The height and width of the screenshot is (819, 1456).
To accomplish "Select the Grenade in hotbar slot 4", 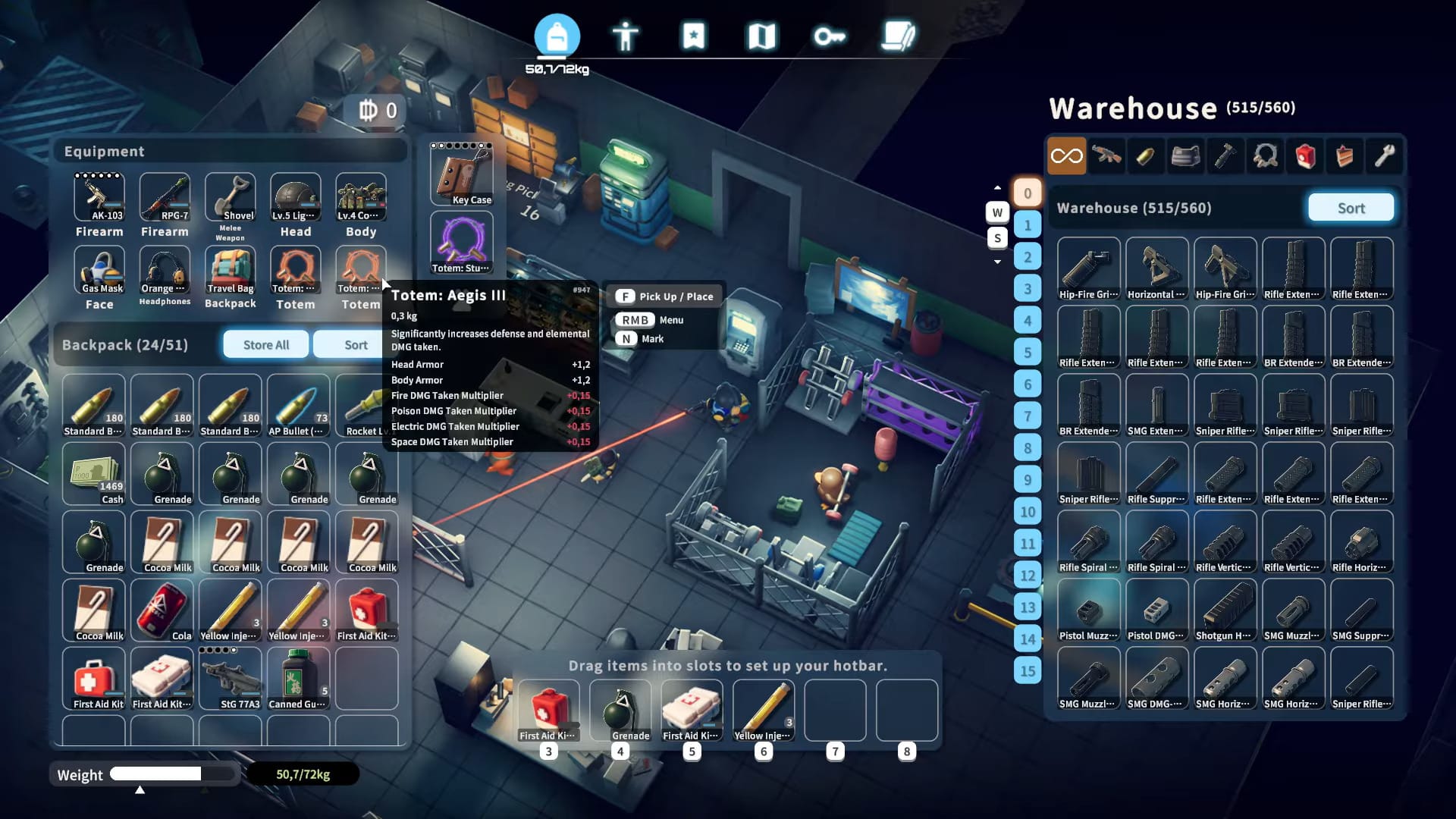I will tap(620, 711).
